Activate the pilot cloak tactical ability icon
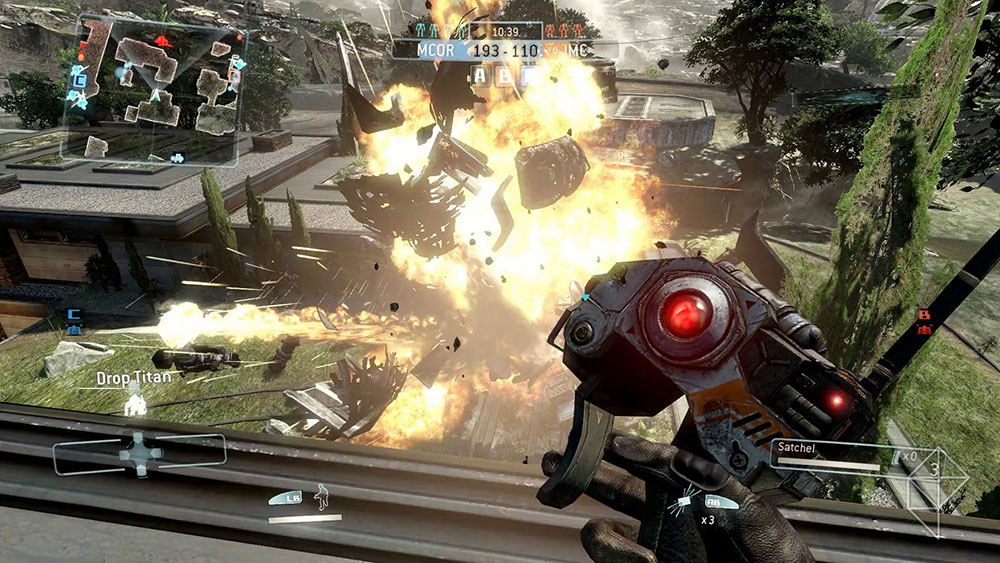Screen dimensions: 1000x563 320,495
